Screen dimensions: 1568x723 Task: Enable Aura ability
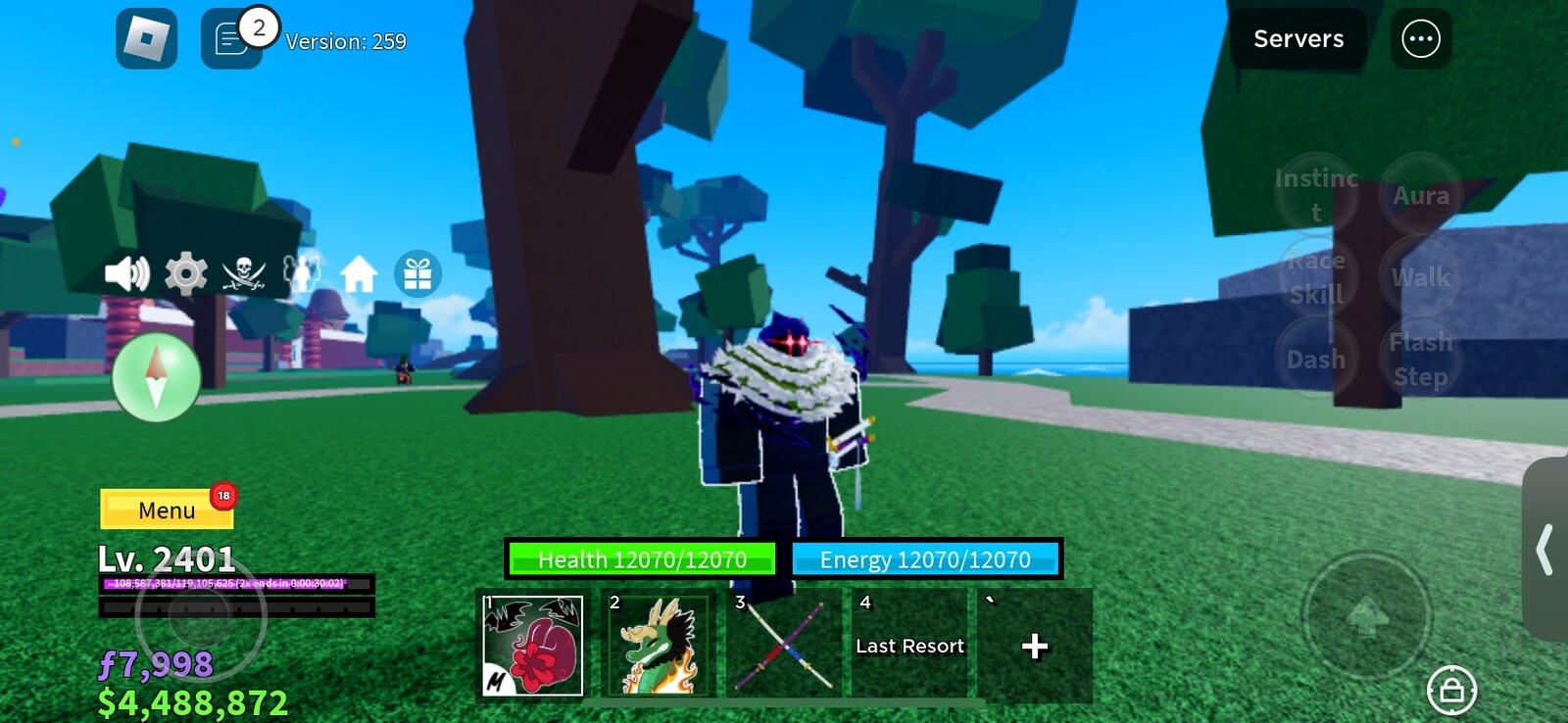click(1420, 195)
